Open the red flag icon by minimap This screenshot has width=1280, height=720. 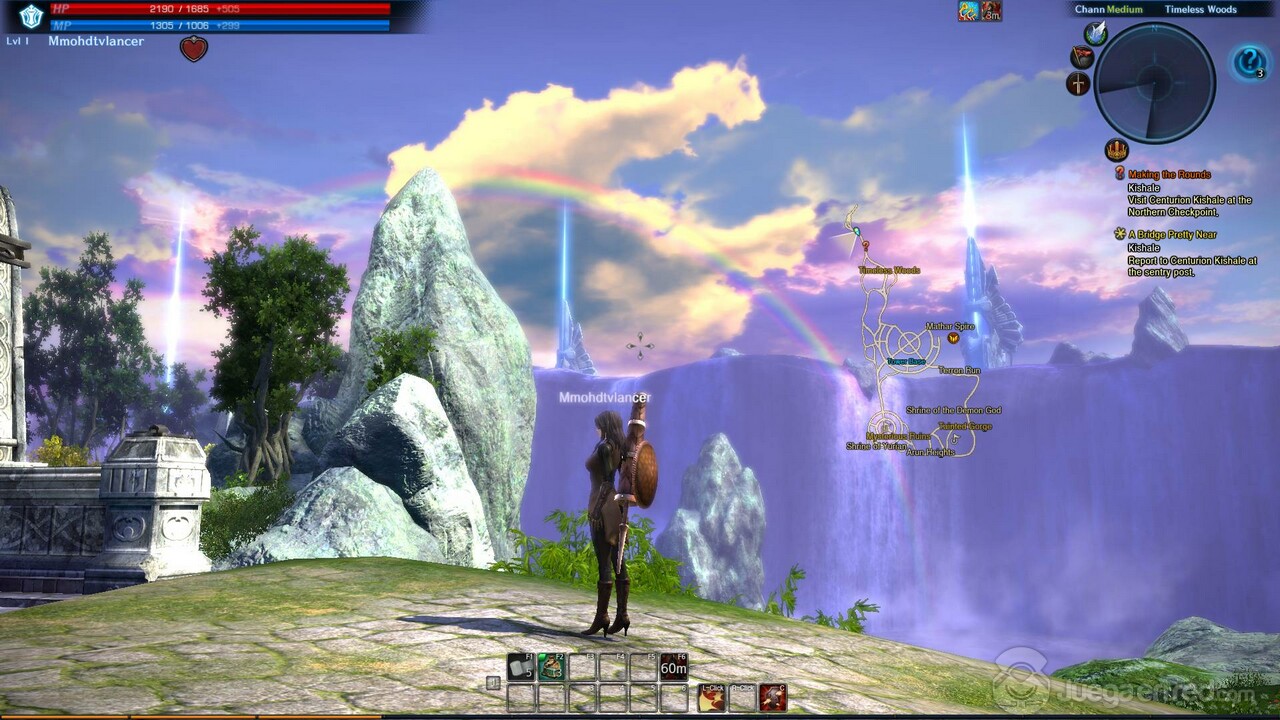pyautogui.click(x=1082, y=57)
